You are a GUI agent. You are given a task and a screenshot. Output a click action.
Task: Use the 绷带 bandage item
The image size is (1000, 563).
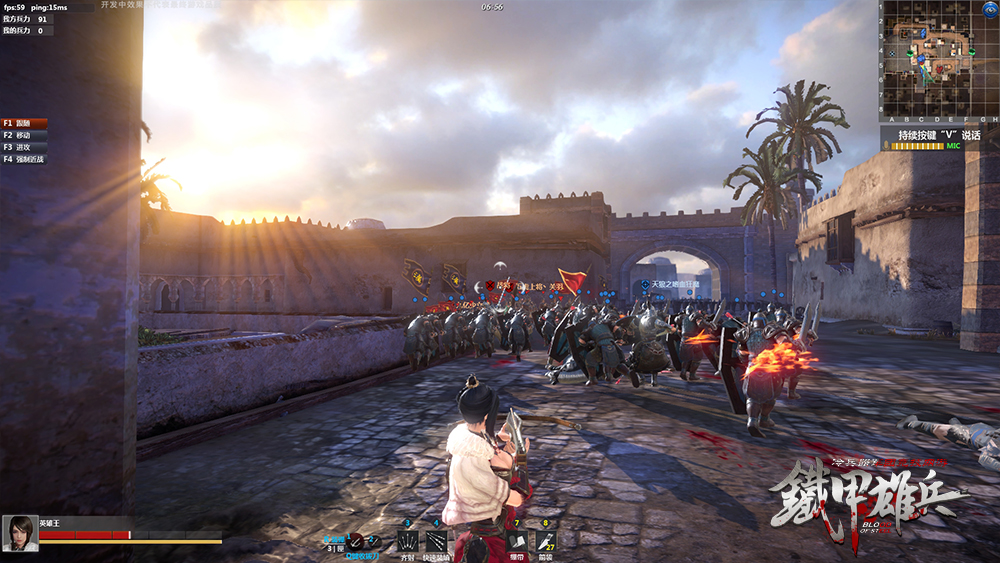(x=517, y=541)
